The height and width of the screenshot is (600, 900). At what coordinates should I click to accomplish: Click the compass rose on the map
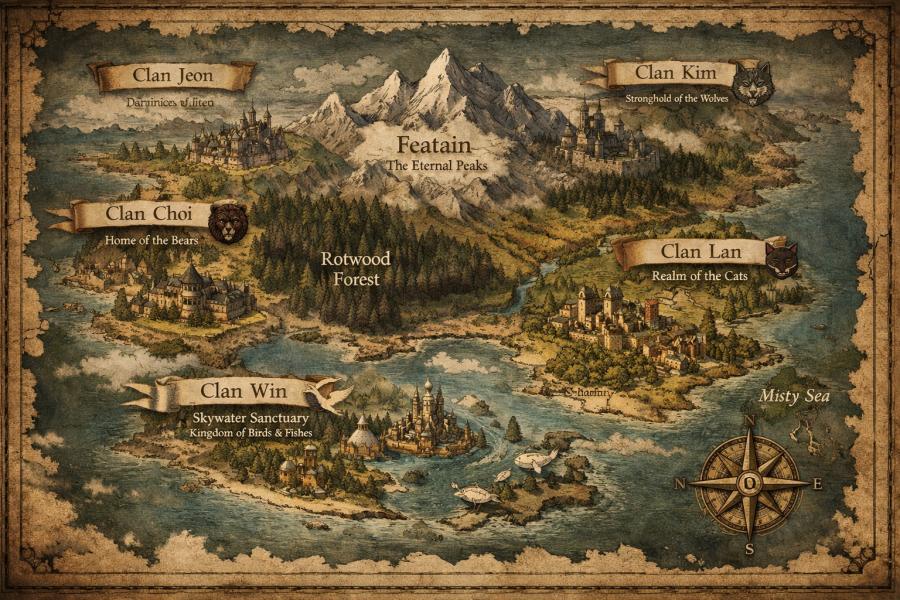[750, 482]
